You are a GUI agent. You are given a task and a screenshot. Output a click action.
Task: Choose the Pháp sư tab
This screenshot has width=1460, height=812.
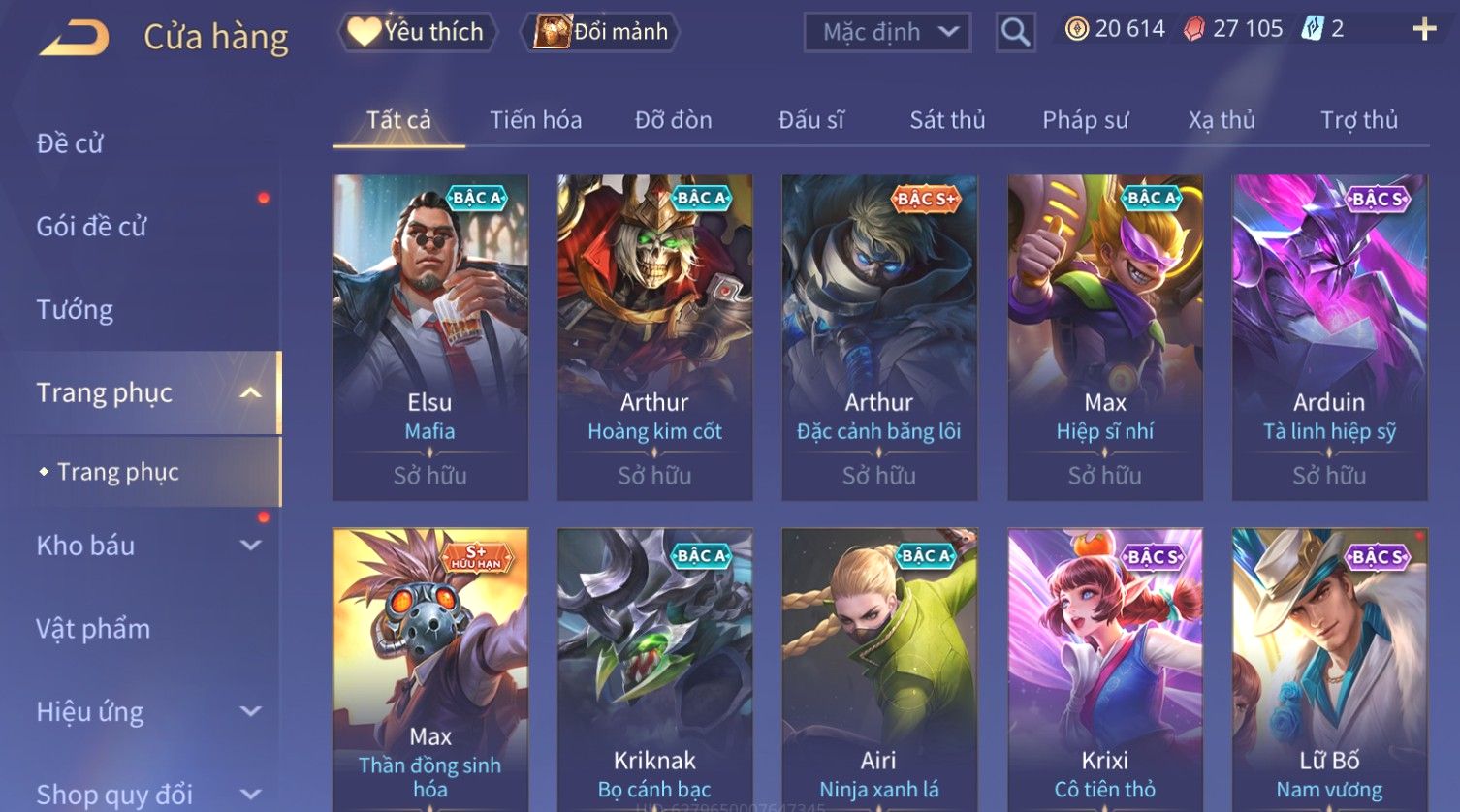point(1085,120)
